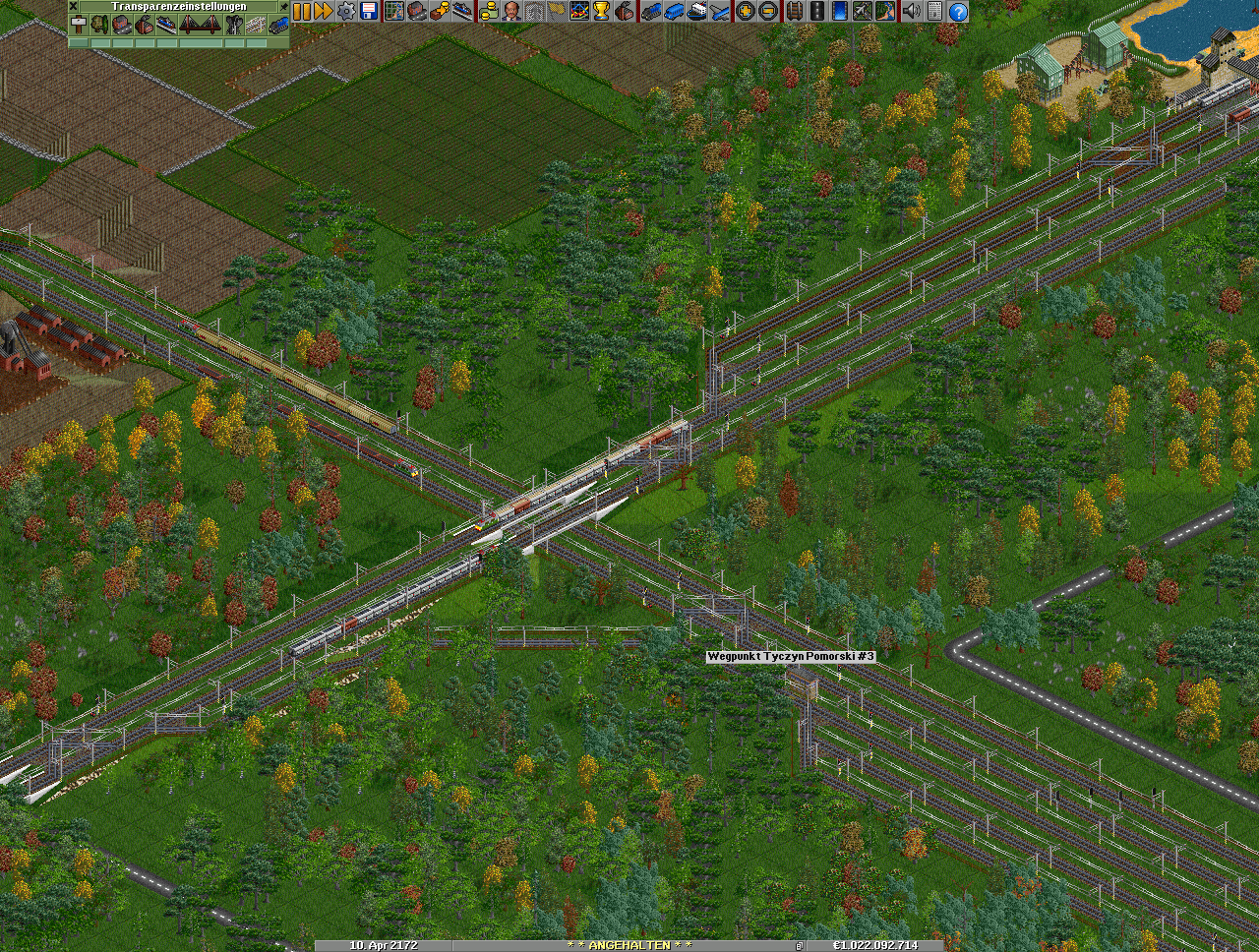Screen dimensions: 1259x952
Task: Show the company league trophy table
Action: [x=602, y=11]
